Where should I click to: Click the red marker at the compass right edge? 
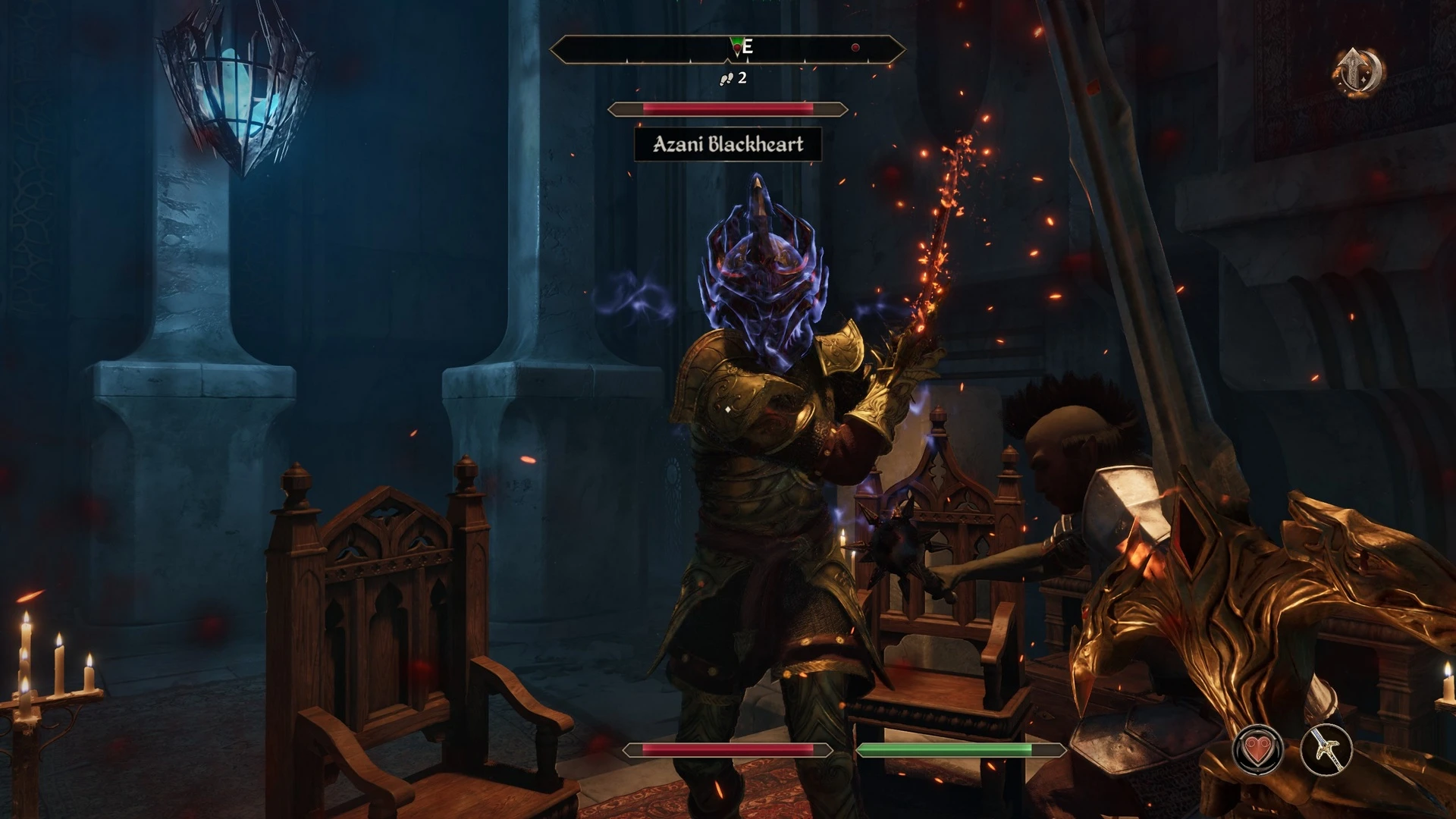pyautogui.click(x=855, y=45)
